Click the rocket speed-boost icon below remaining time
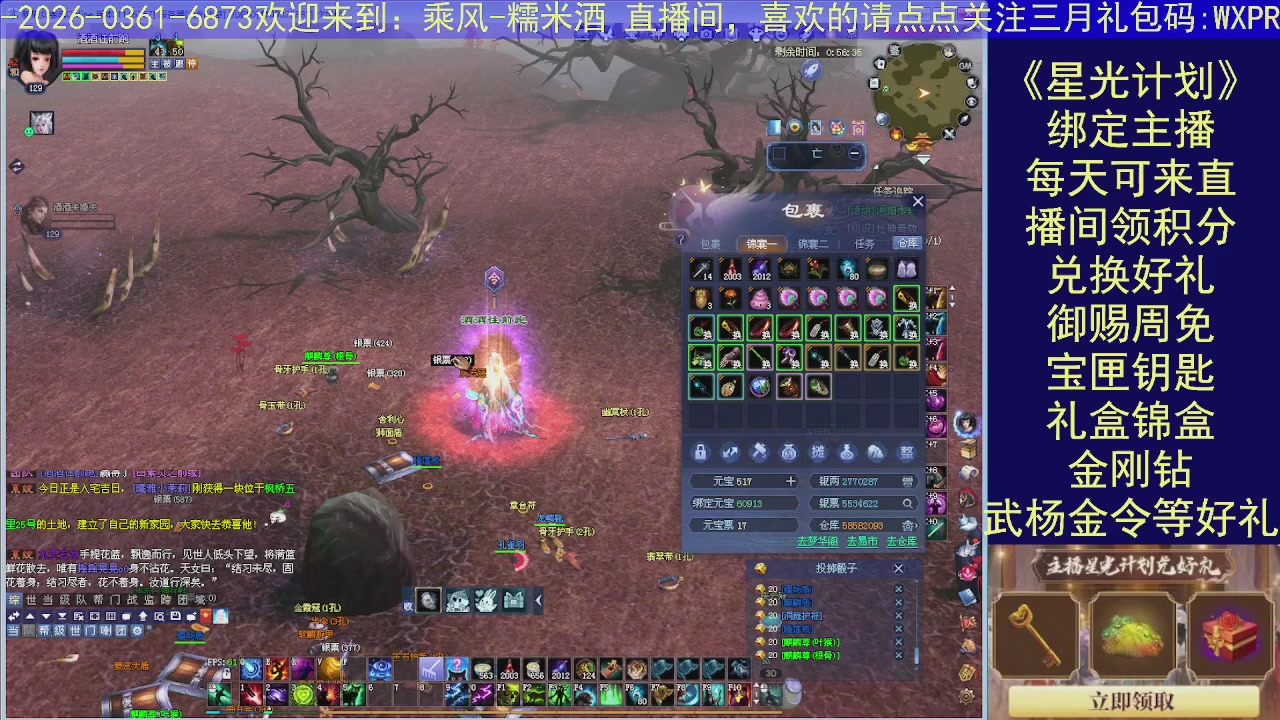Image resolution: width=1280 pixels, height=720 pixels. pos(811,70)
